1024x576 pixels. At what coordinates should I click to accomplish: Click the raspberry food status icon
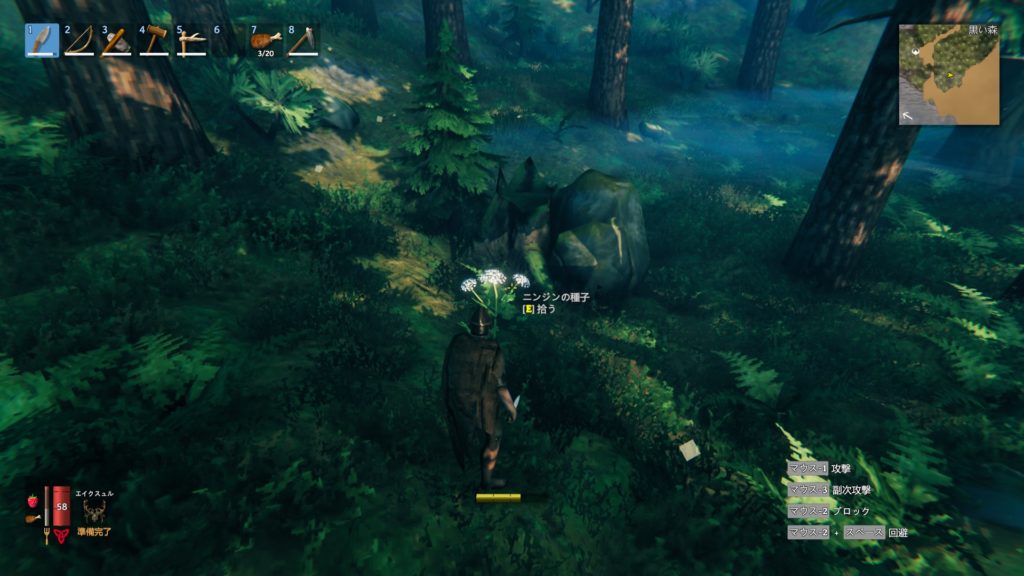tap(33, 499)
